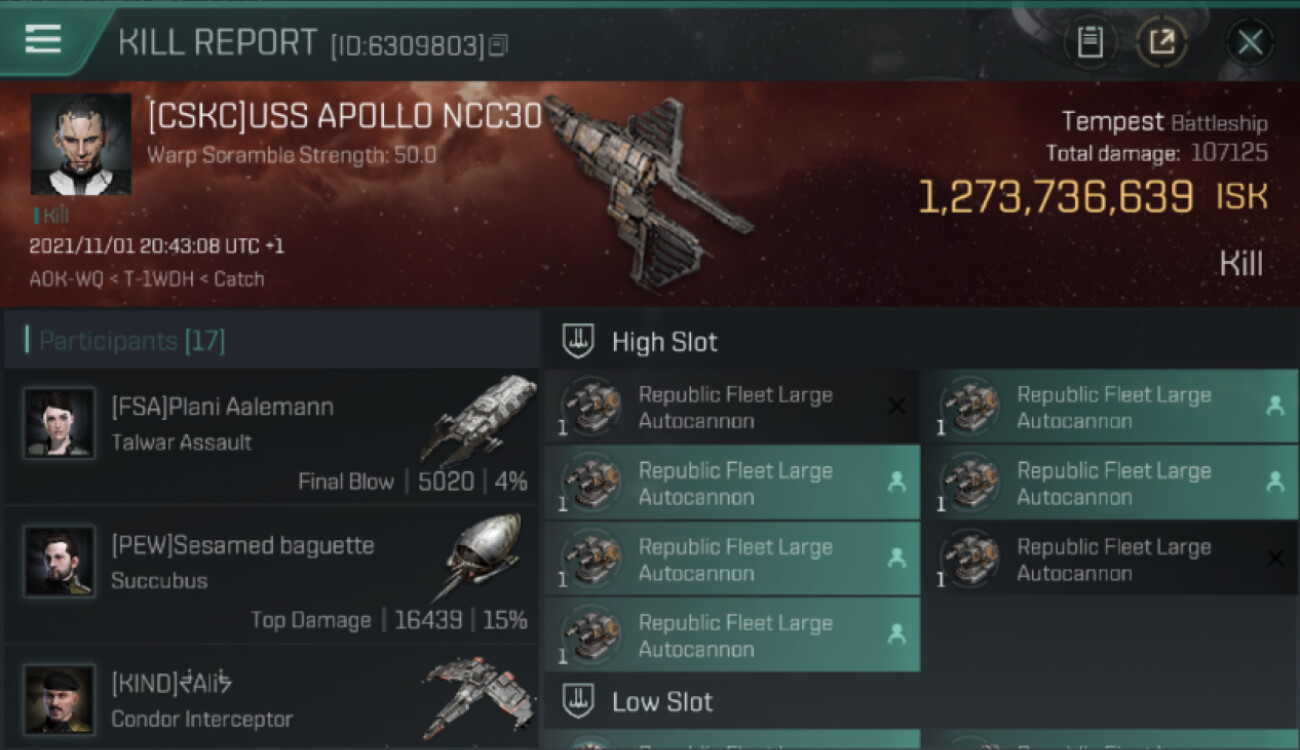Share the kill report
Image resolution: width=1300 pixels, height=750 pixels.
click(1161, 42)
